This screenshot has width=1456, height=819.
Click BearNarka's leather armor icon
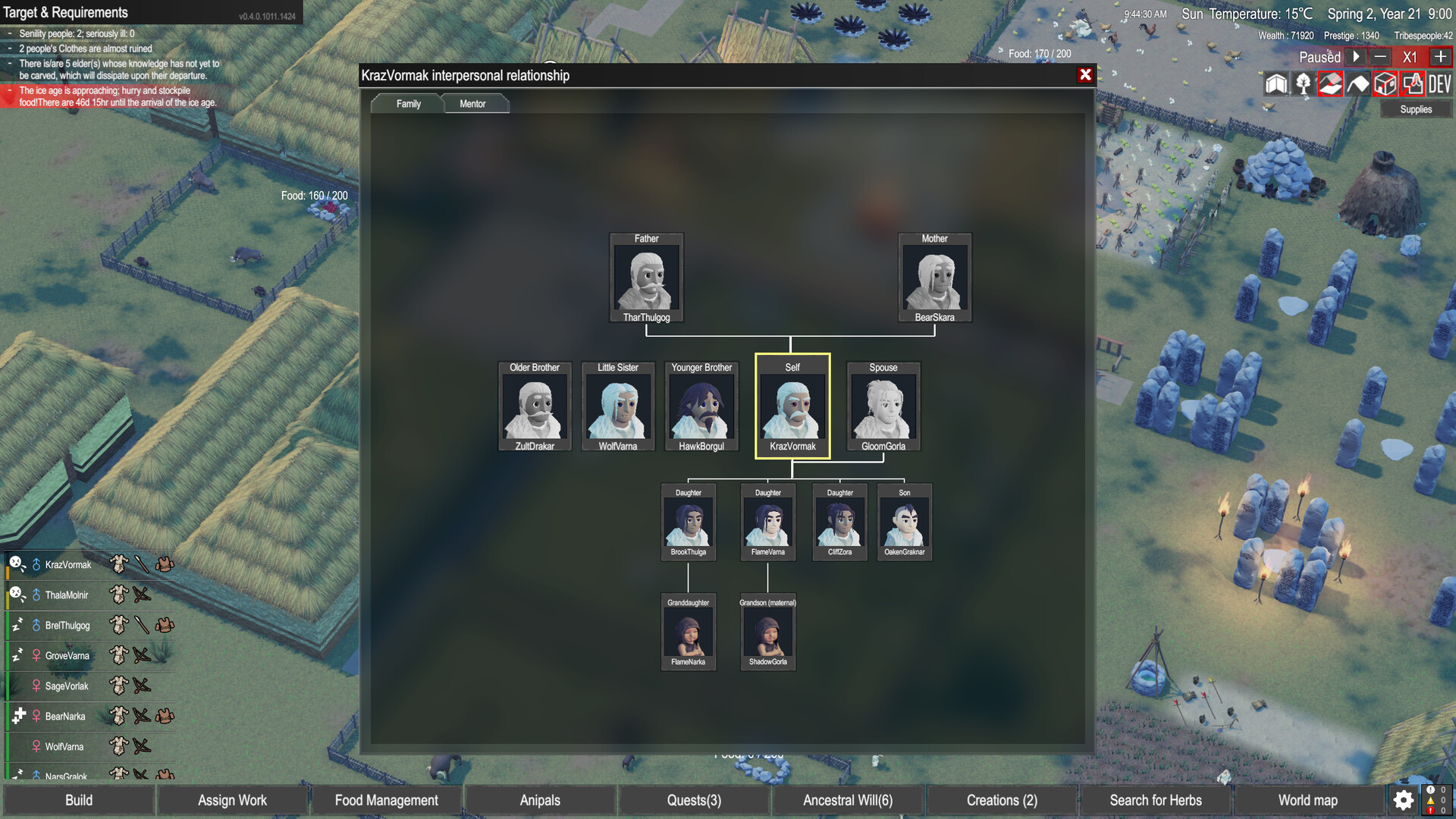point(165,716)
